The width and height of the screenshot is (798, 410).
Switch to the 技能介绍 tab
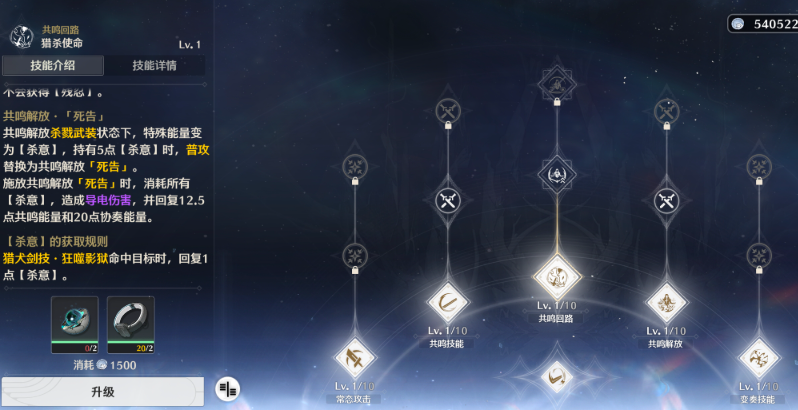tap(52, 66)
